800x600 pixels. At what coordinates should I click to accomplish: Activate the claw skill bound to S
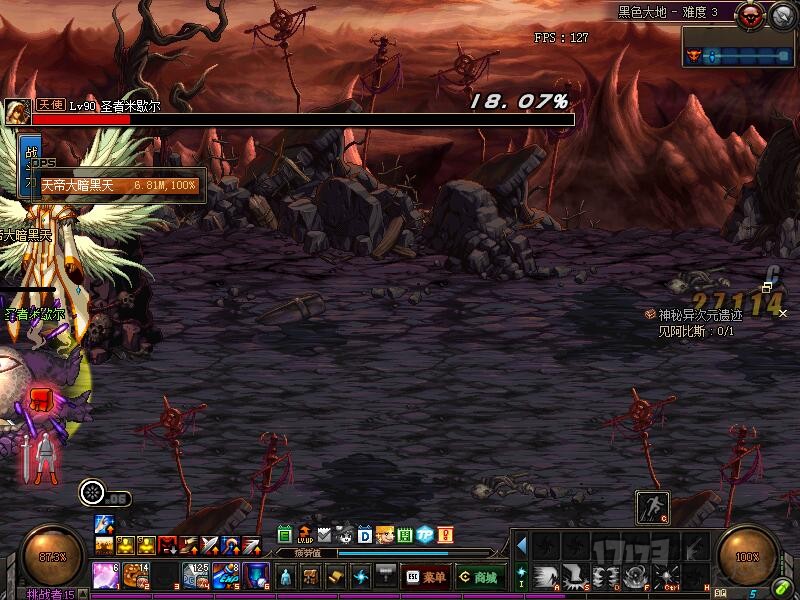[573, 576]
